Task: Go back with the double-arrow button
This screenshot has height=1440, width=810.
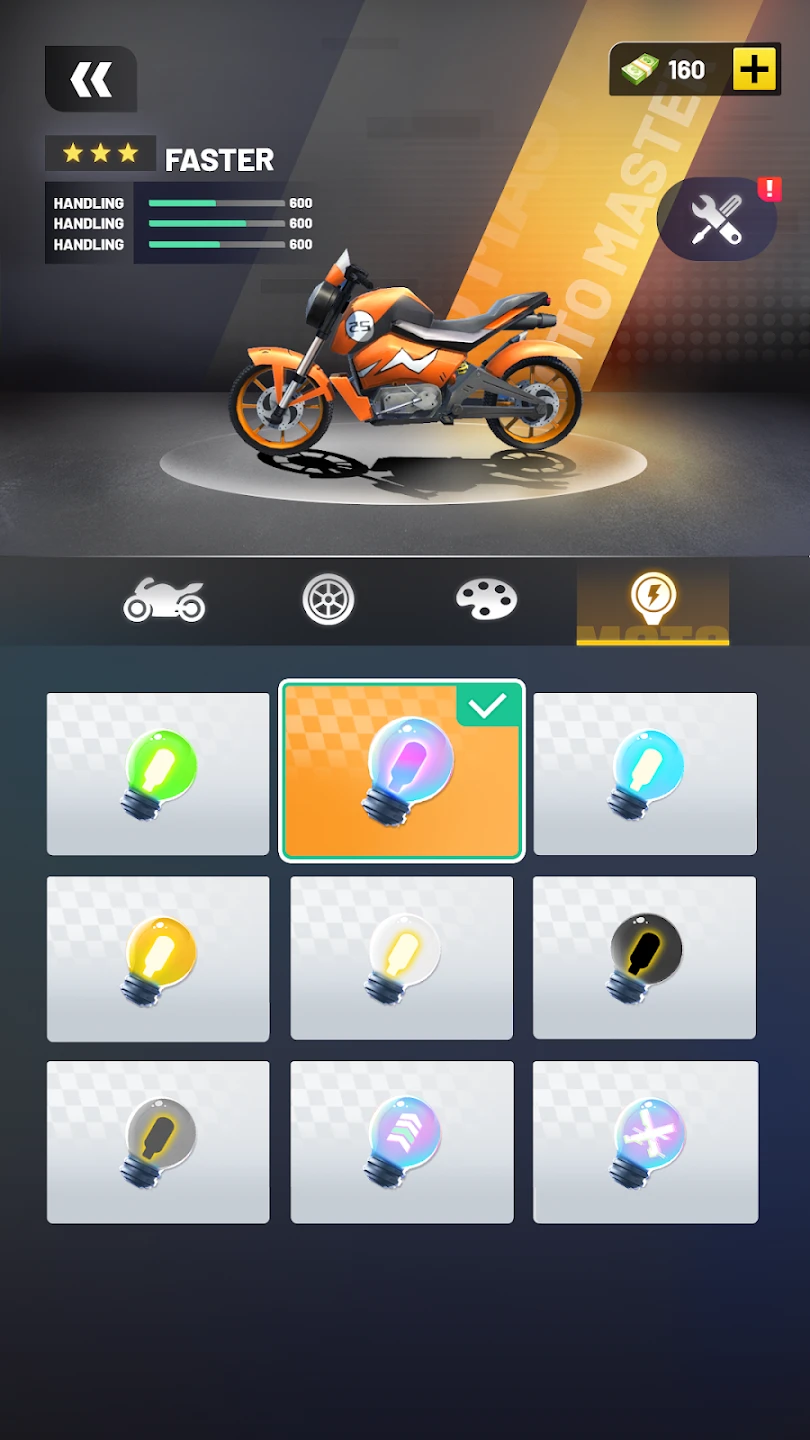Action: [91, 79]
